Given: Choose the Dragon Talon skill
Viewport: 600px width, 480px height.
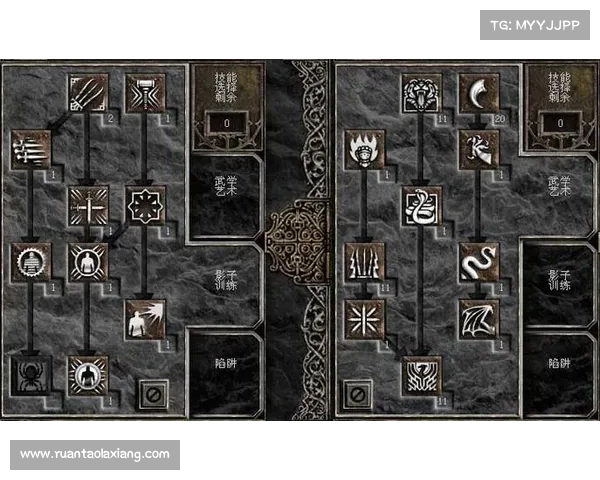Looking at the screenshot, I should point(474,94).
